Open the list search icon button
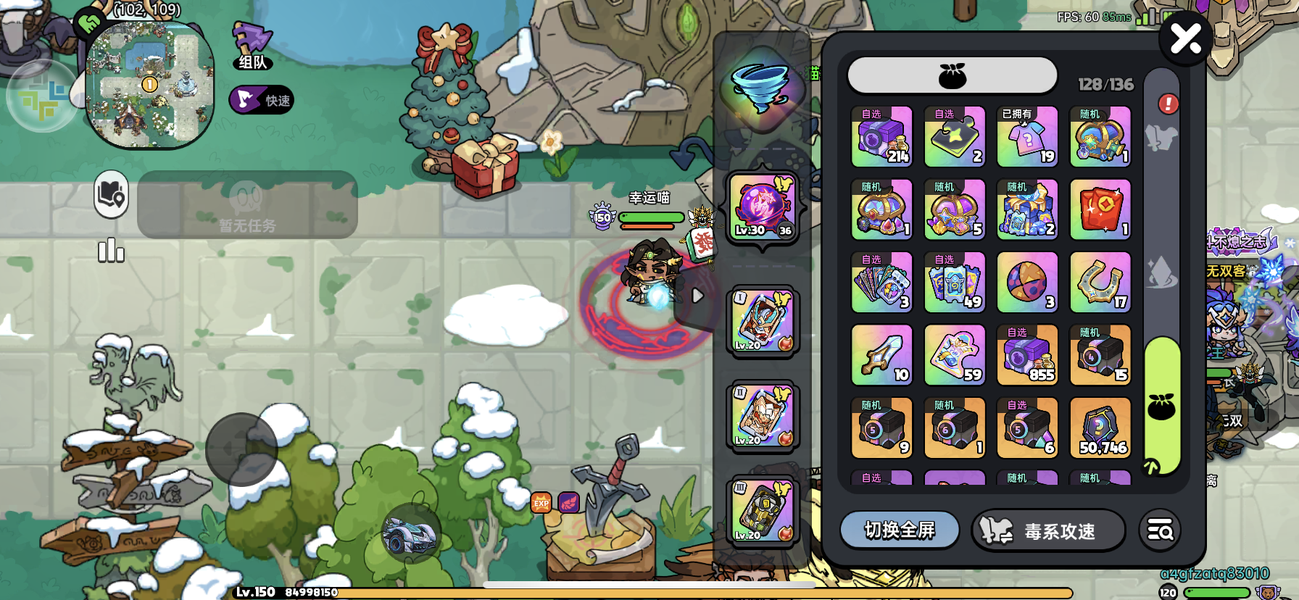This screenshot has height=600, width=1299. (x=1160, y=531)
